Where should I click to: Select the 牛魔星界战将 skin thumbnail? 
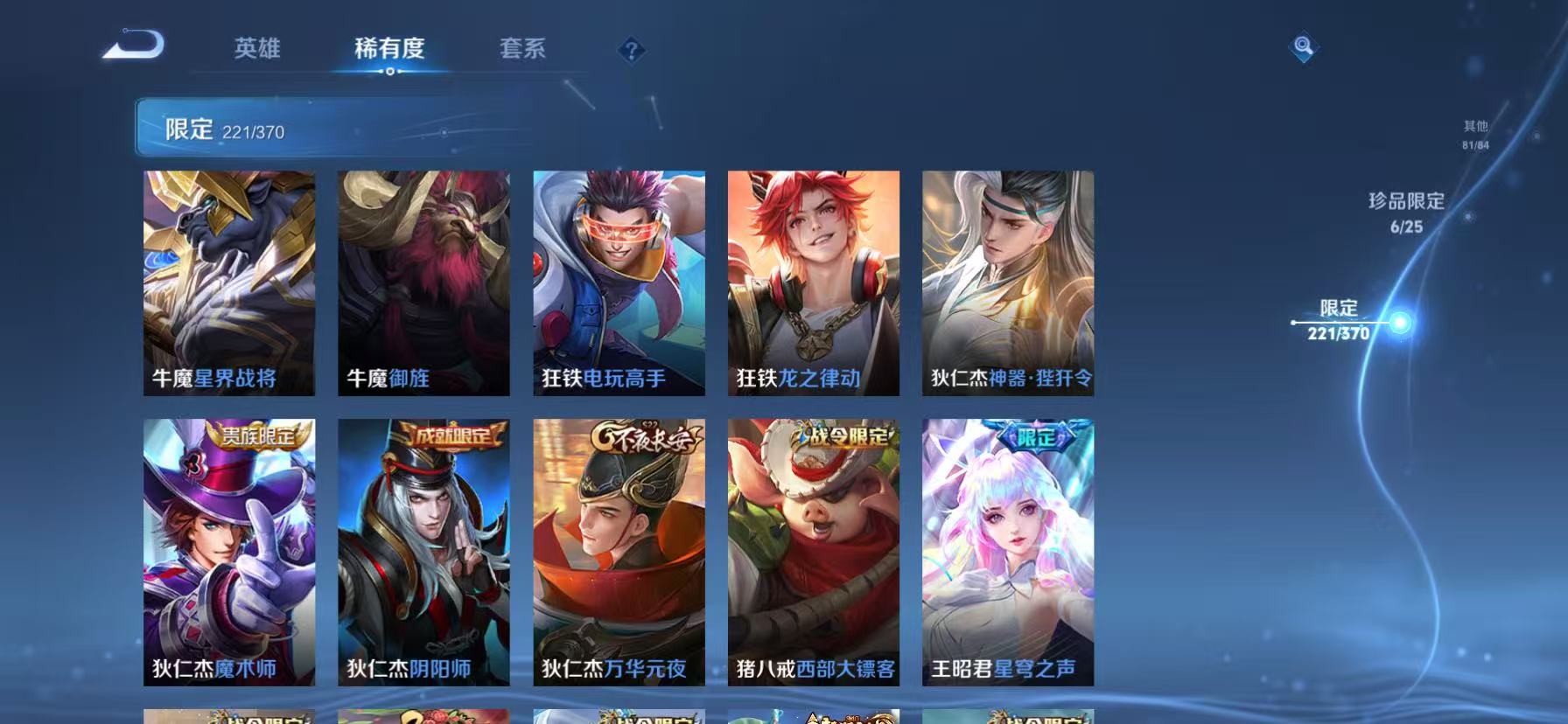click(x=228, y=283)
